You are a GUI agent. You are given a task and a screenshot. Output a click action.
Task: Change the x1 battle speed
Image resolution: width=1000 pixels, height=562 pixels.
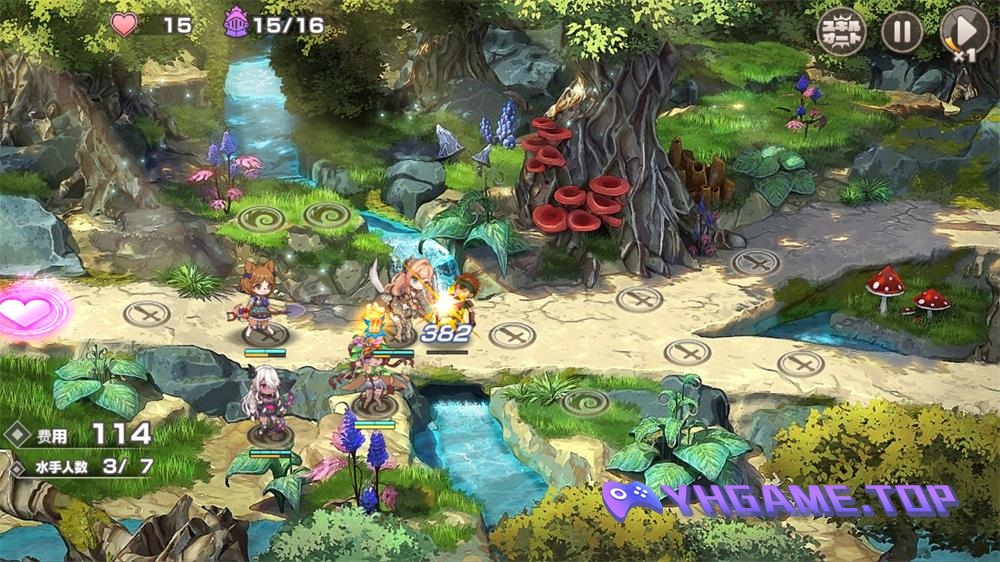pos(964,32)
